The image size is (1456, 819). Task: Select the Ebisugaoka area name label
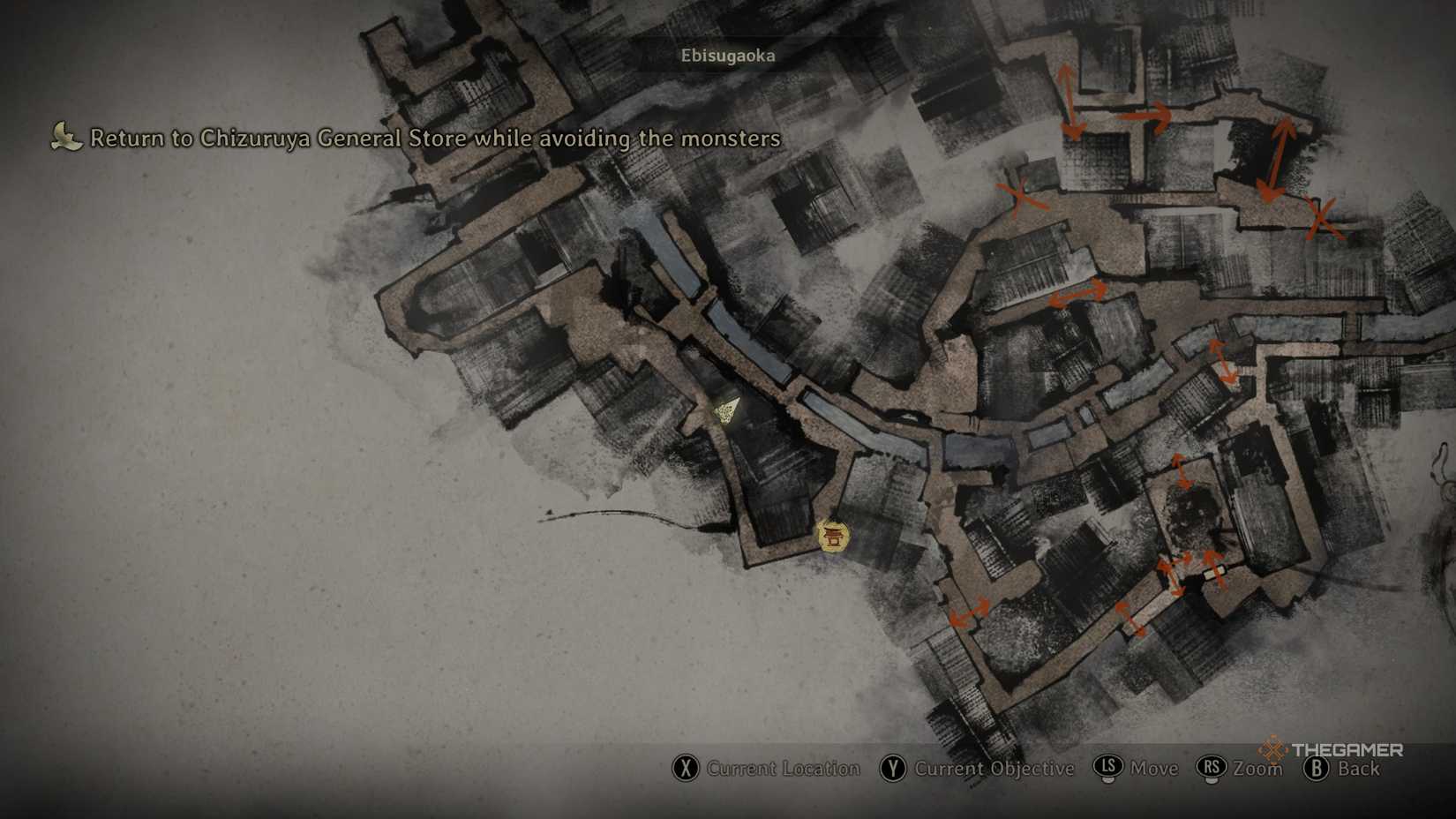pyautogui.click(x=727, y=56)
